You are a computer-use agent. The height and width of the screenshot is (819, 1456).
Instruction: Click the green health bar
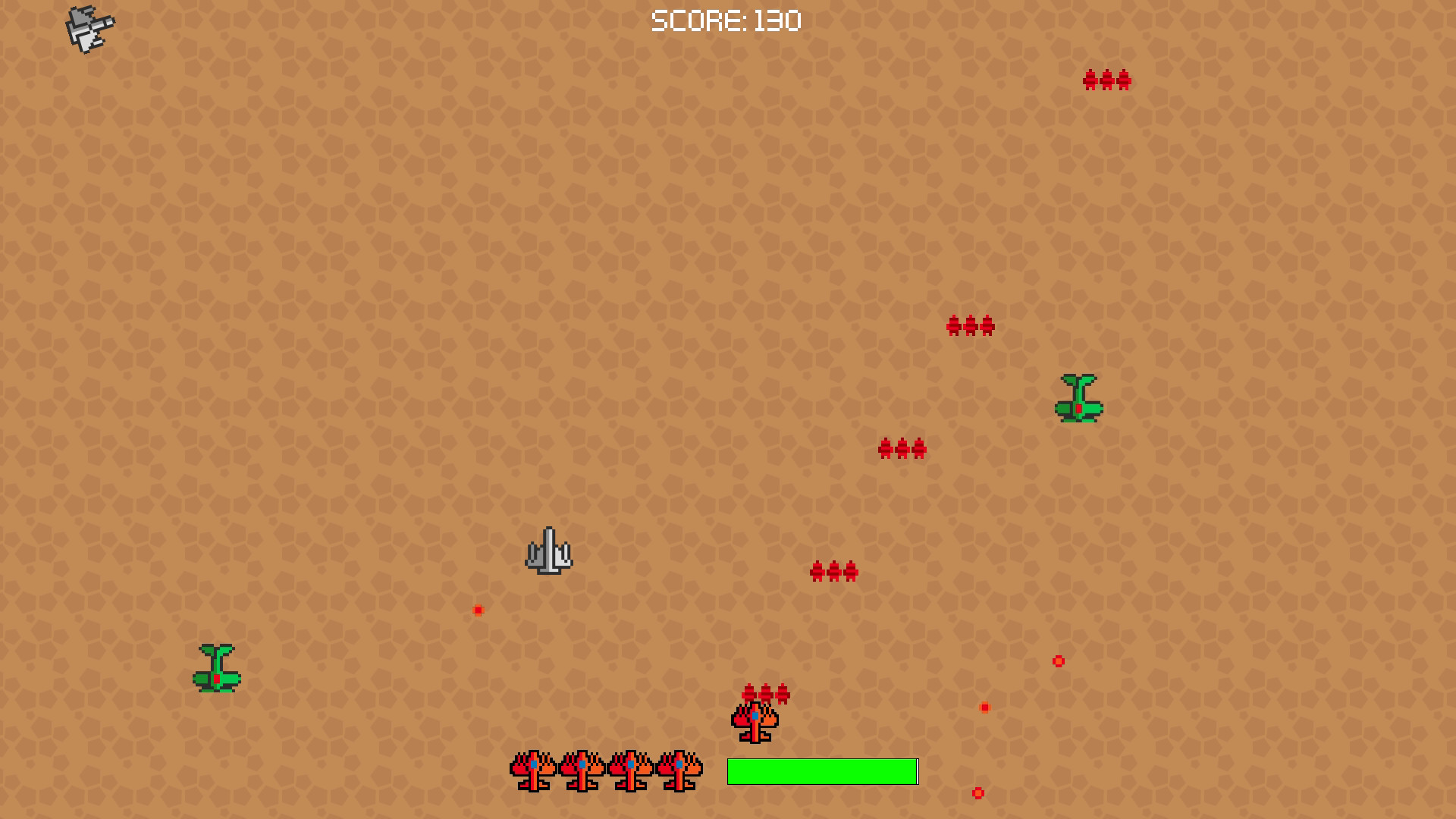(x=821, y=771)
